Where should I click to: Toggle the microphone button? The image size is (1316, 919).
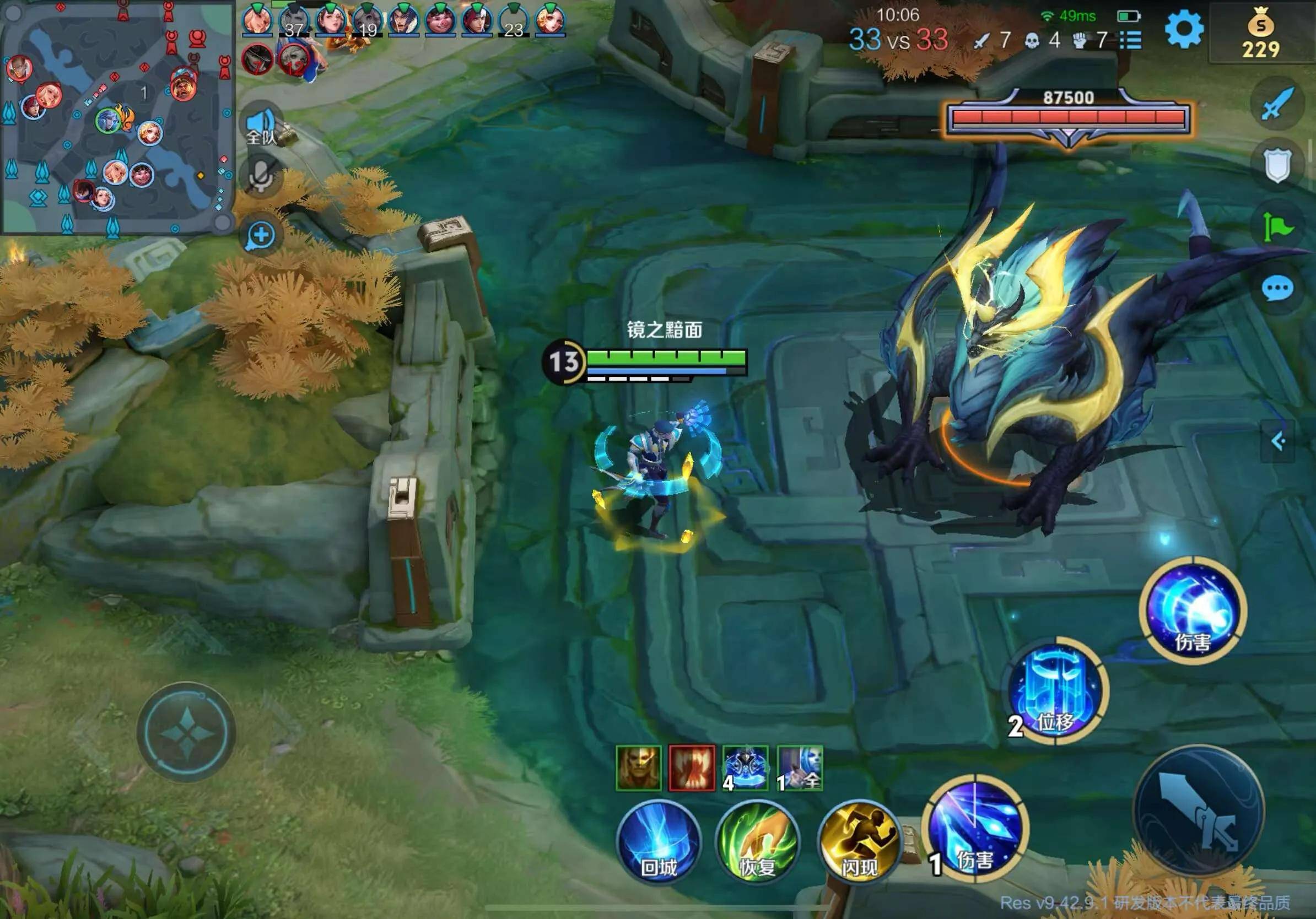[261, 175]
